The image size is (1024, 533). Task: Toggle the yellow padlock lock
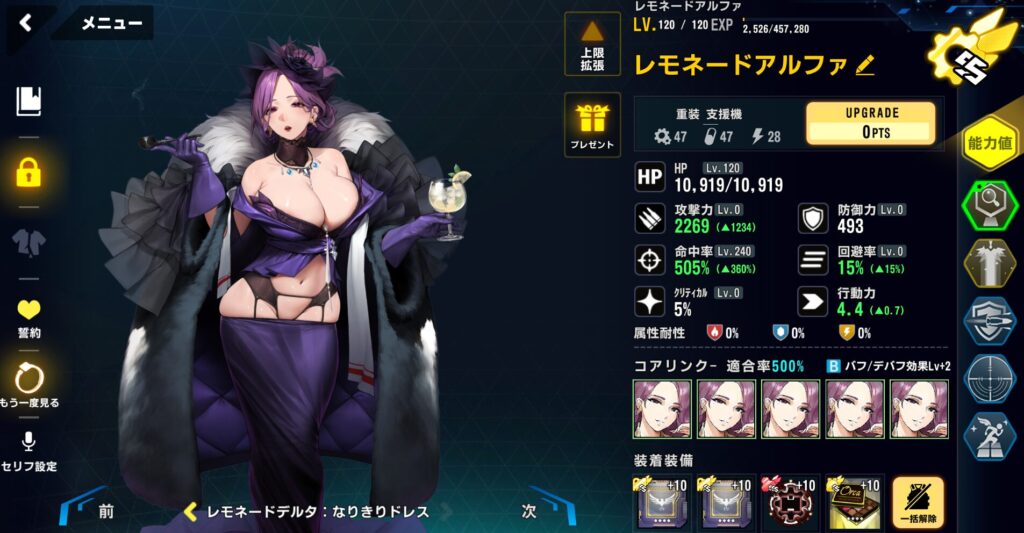coord(28,172)
